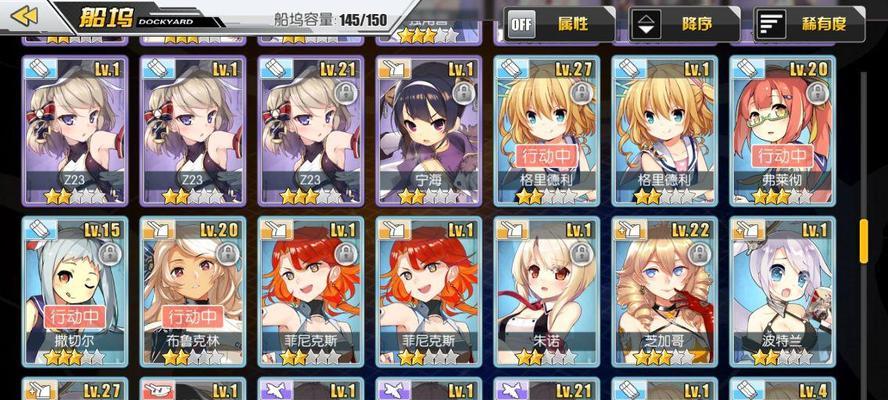Open the 芝加哥 ship card
The height and width of the screenshot is (400, 888).
coord(663,292)
